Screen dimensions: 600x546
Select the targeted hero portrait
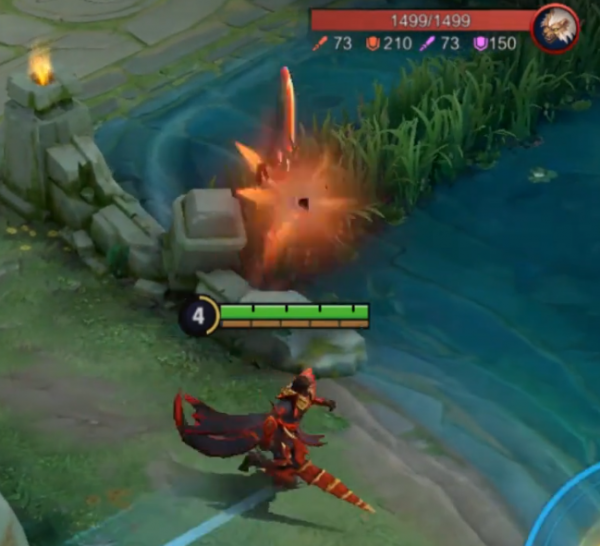[555, 28]
